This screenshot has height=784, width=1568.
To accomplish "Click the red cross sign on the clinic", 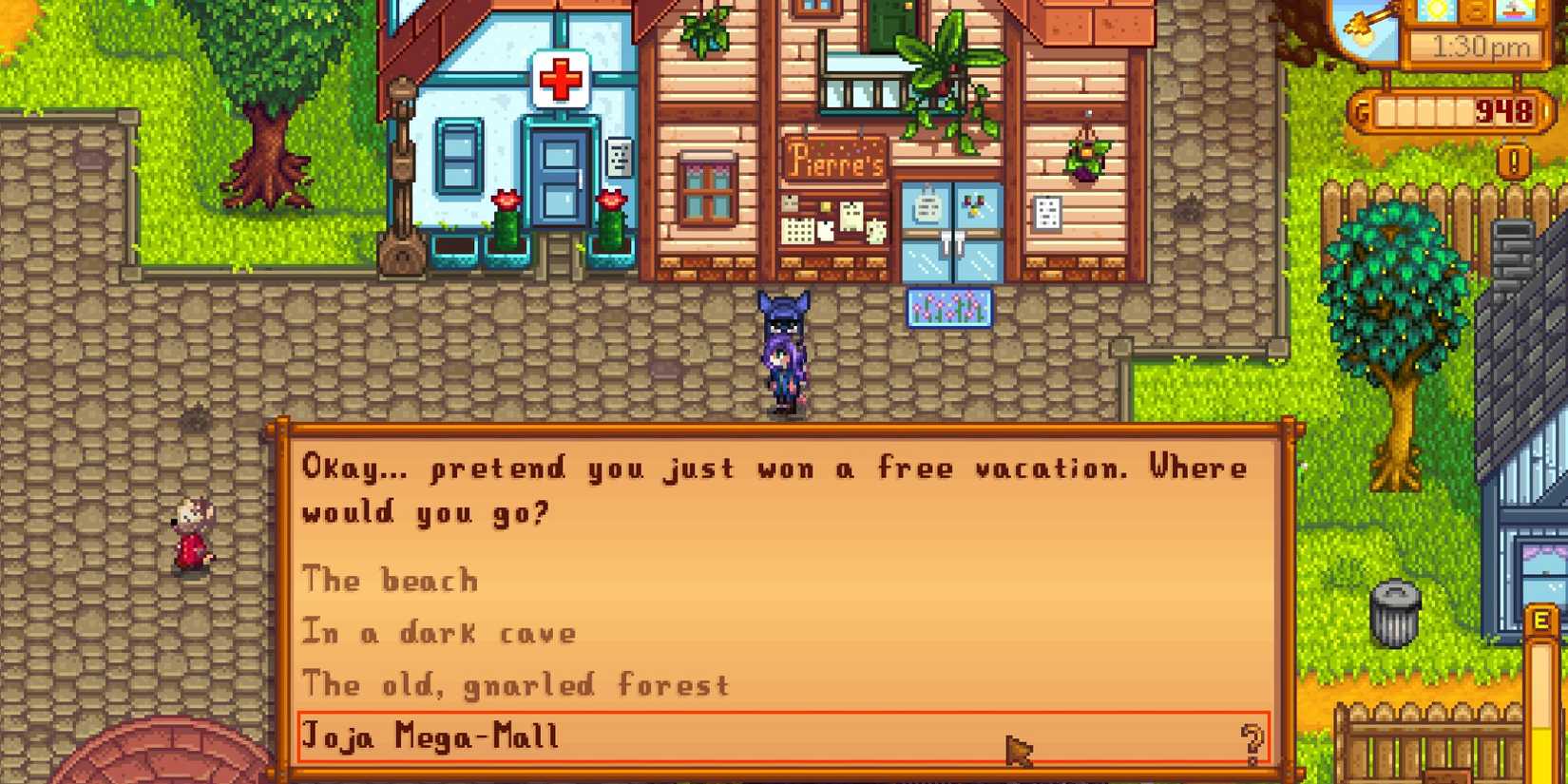I will 560,78.
